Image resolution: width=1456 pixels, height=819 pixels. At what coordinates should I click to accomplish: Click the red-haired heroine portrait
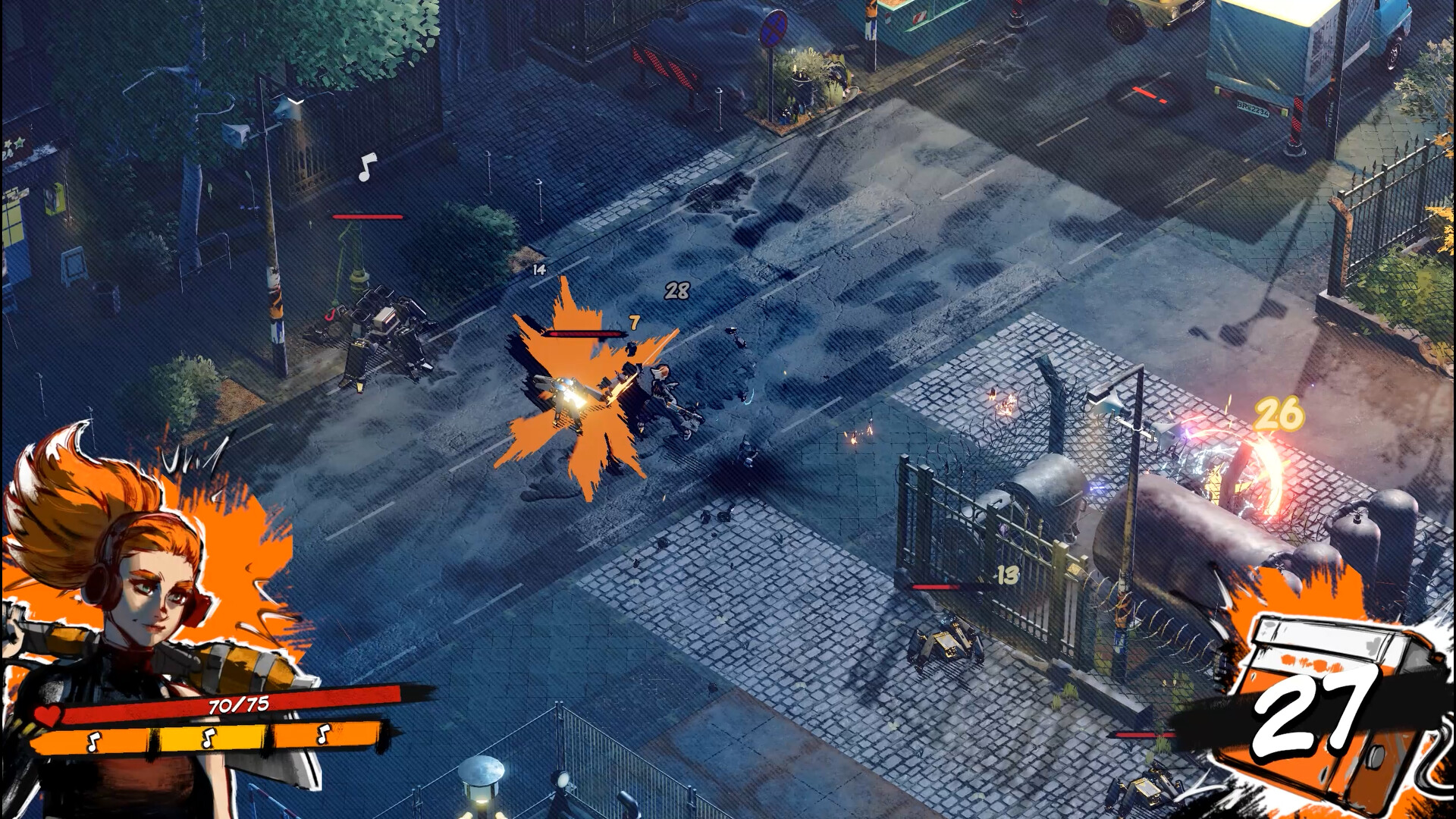tap(144, 576)
